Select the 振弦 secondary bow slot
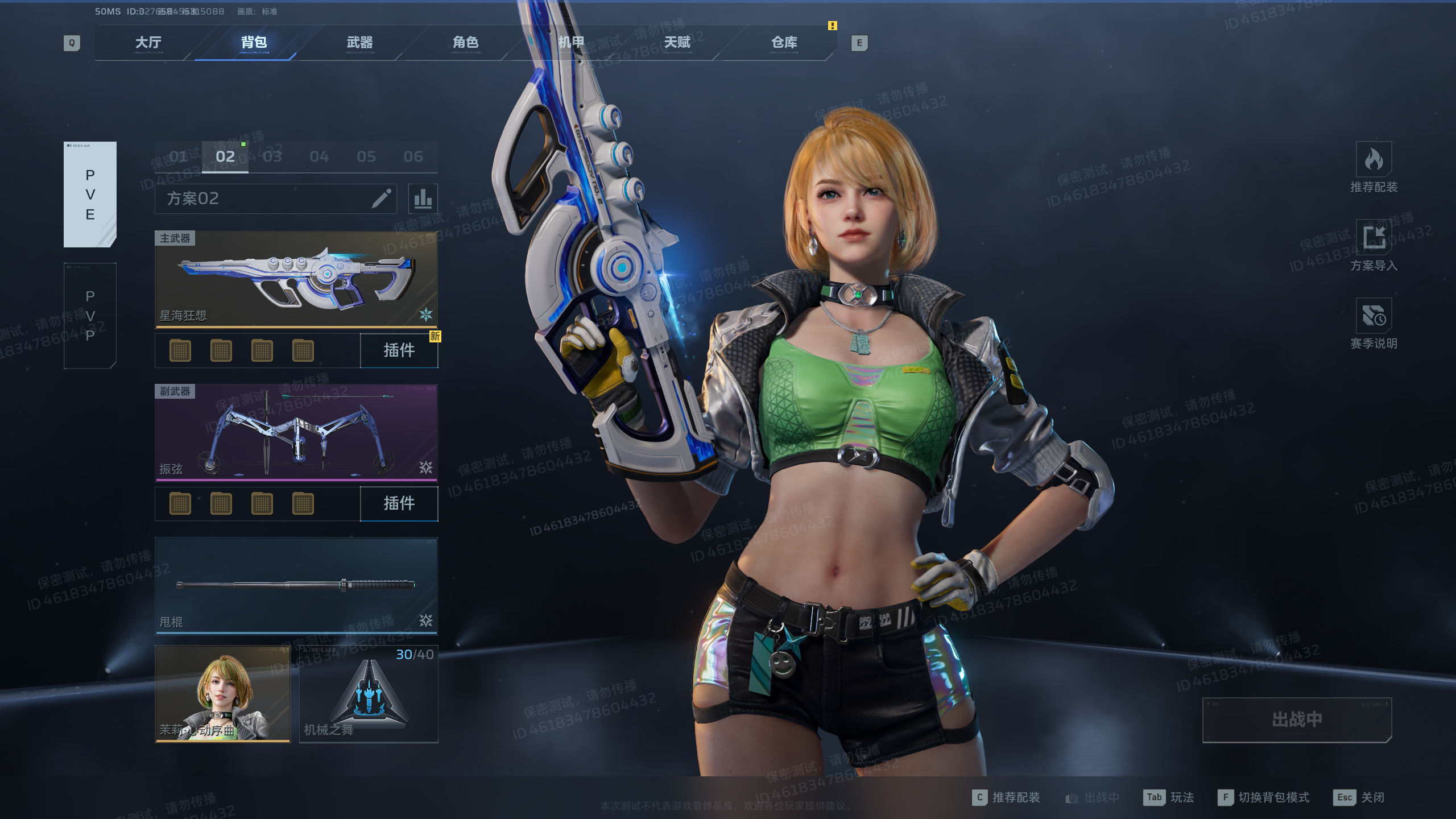 coord(296,433)
